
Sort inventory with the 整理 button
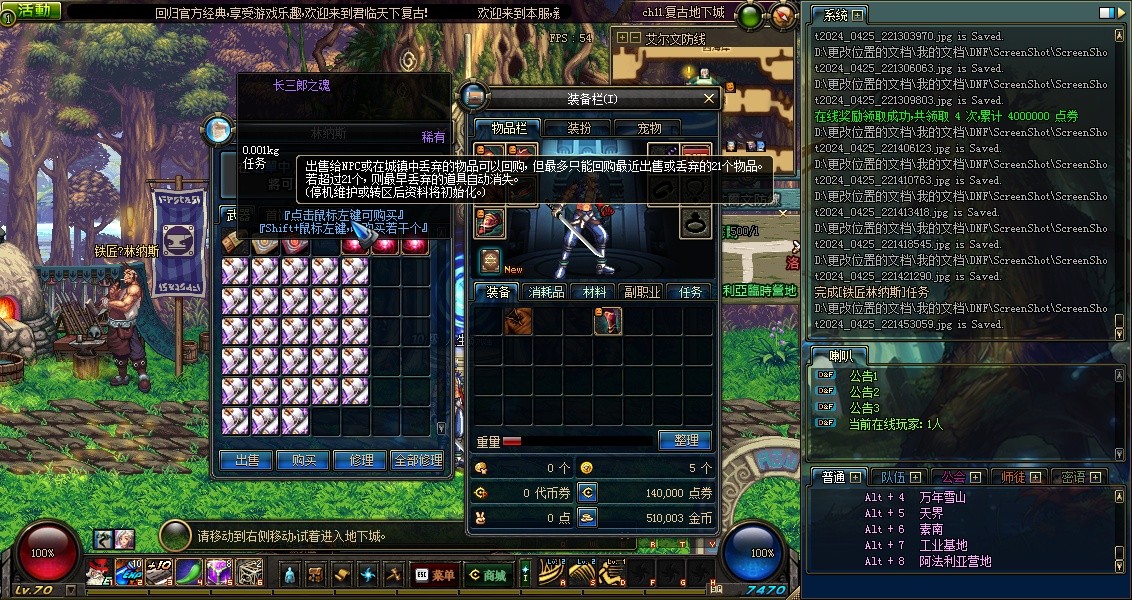point(685,440)
